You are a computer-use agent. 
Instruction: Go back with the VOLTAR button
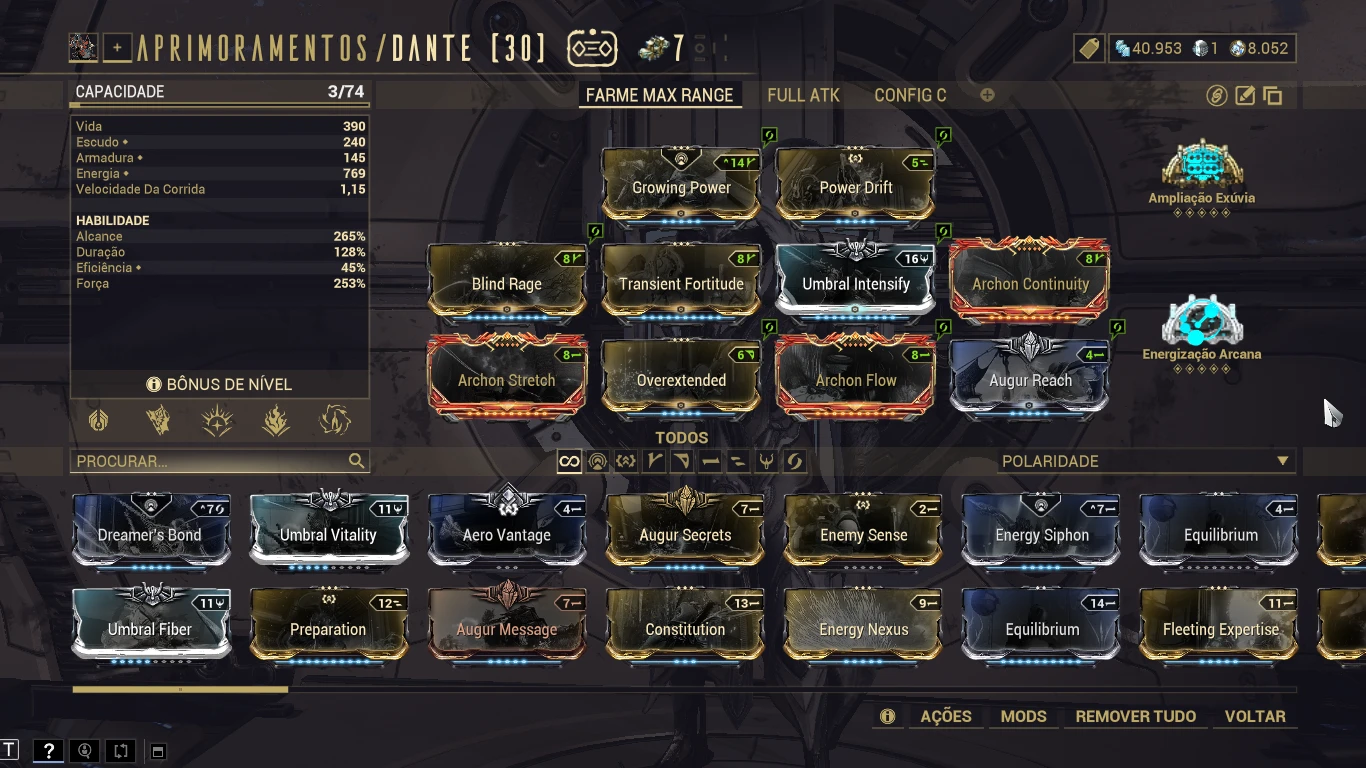[1255, 716]
